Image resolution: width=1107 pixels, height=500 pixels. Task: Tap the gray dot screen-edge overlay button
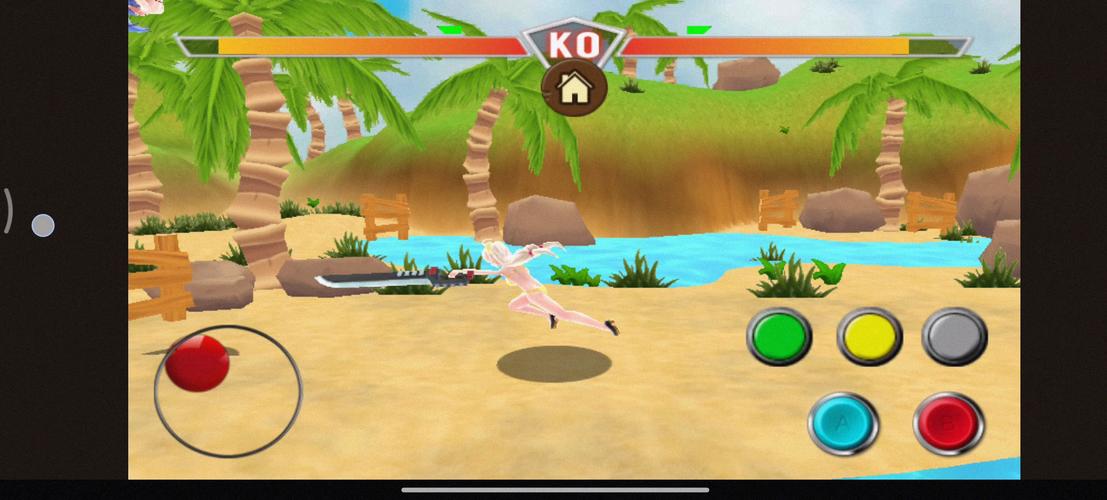[x=43, y=225]
